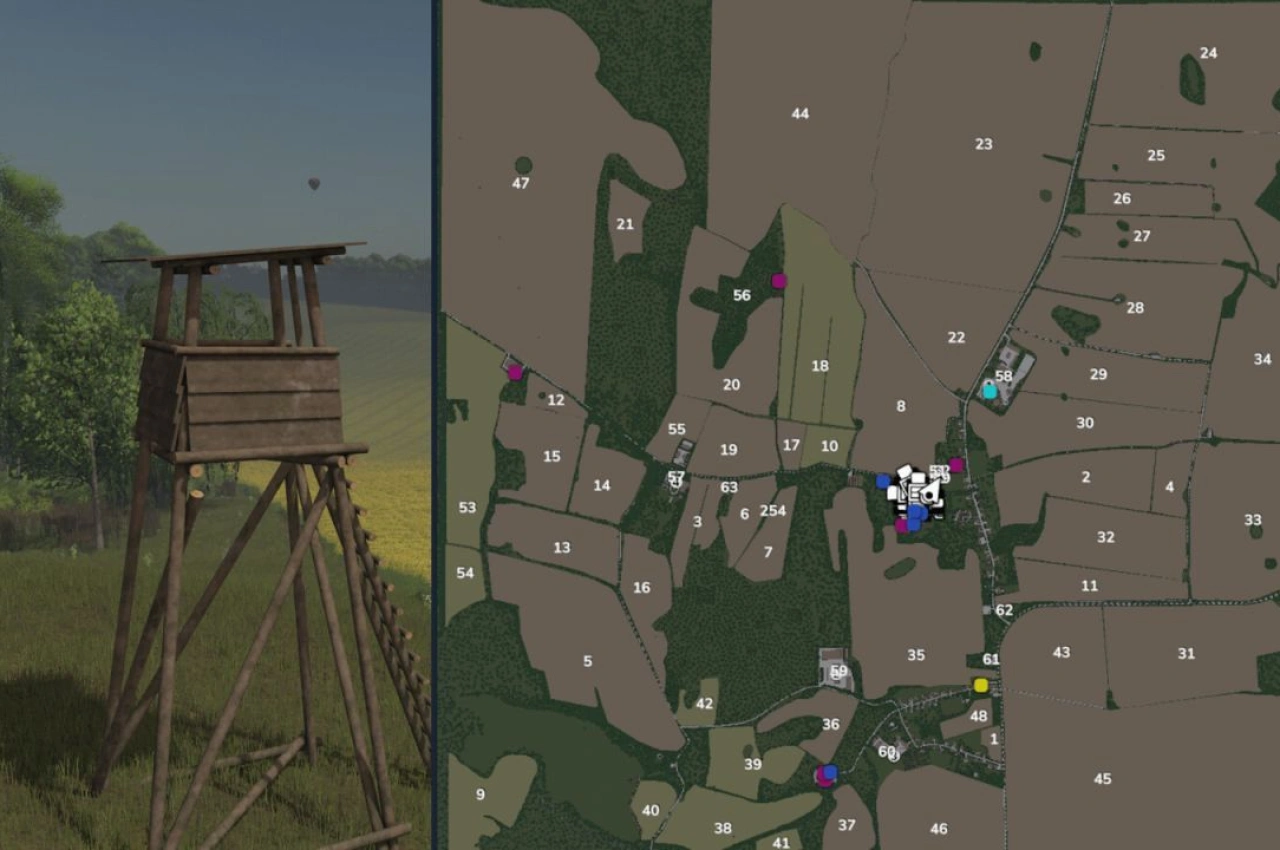1280x850 pixels.
Task: Click field label 24 in the top corner
Action: 1209,50
